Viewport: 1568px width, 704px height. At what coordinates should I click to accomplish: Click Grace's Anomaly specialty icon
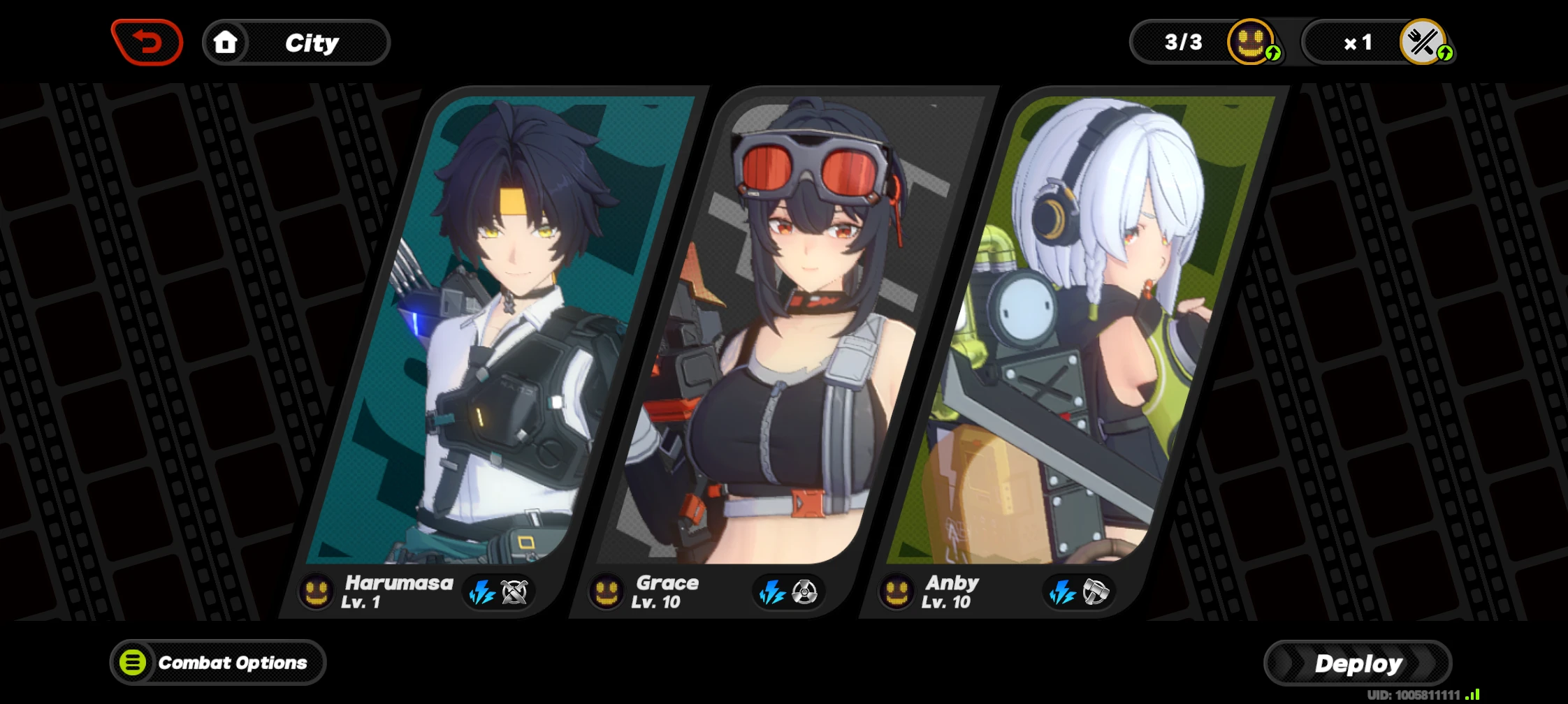pyautogui.click(x=804, y=592)
